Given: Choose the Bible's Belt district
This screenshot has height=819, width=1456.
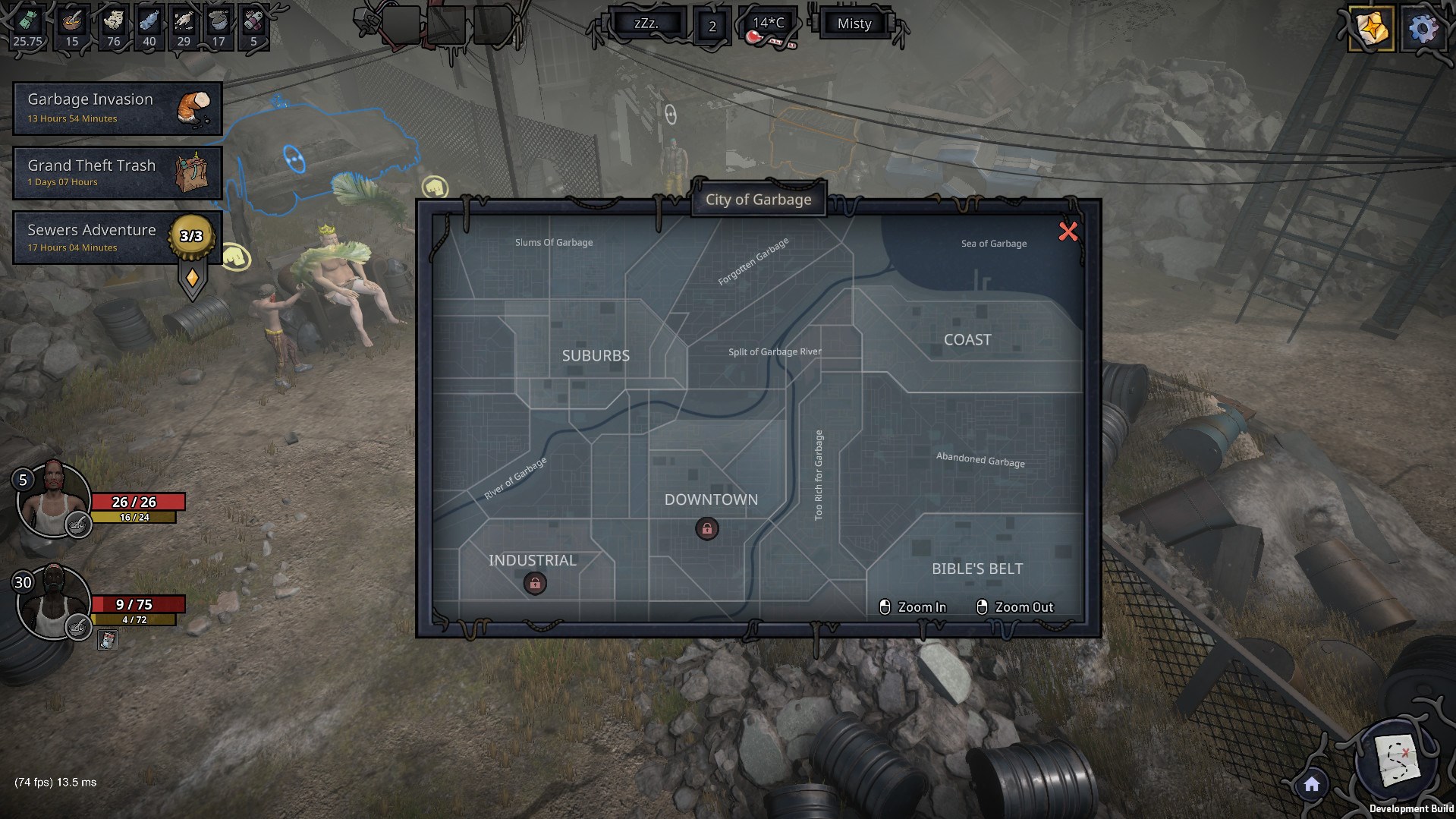Looking at the screenshot, I should [977, 569].
